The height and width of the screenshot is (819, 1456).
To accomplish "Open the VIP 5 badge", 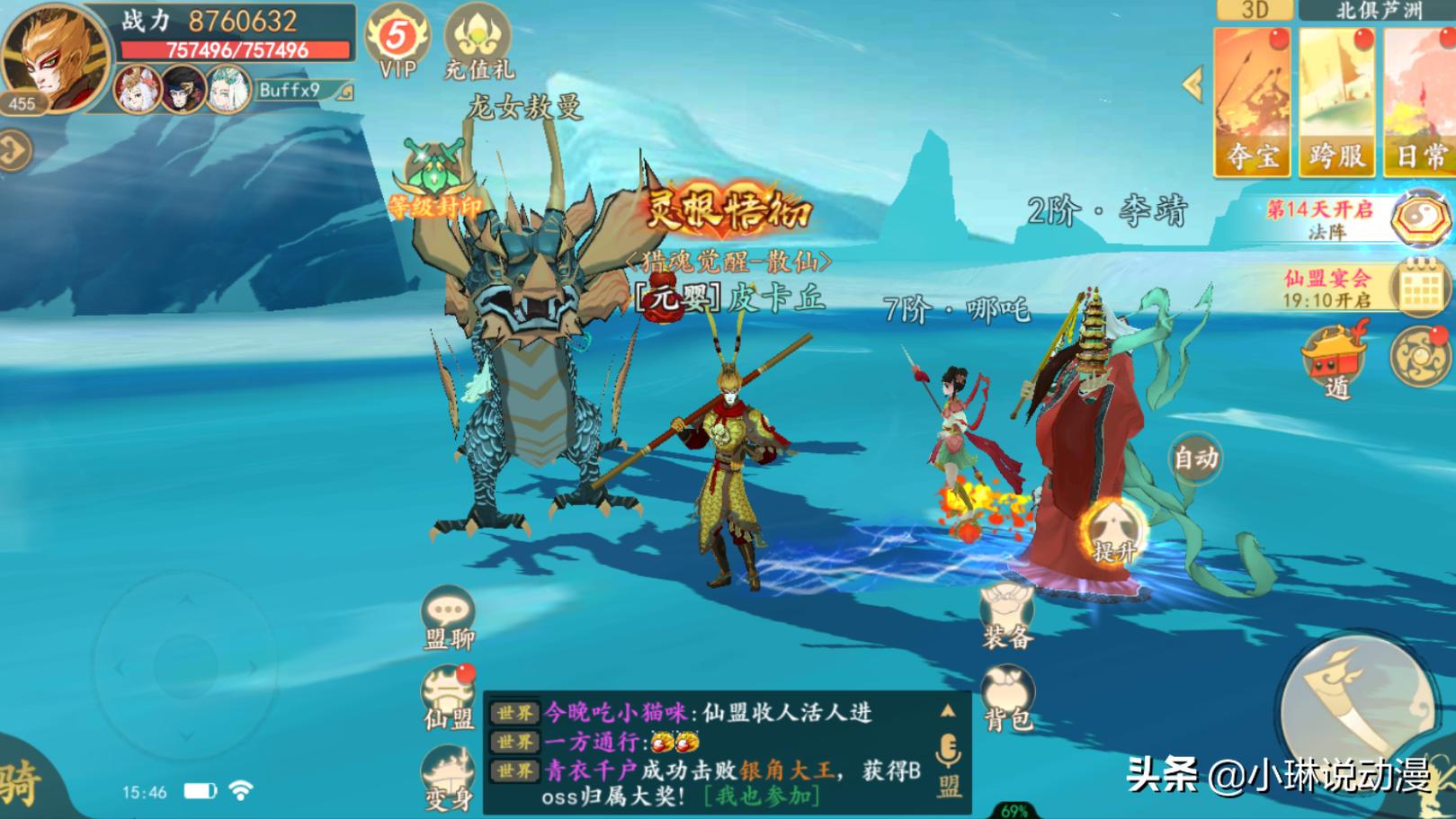I will click(397, 40).
